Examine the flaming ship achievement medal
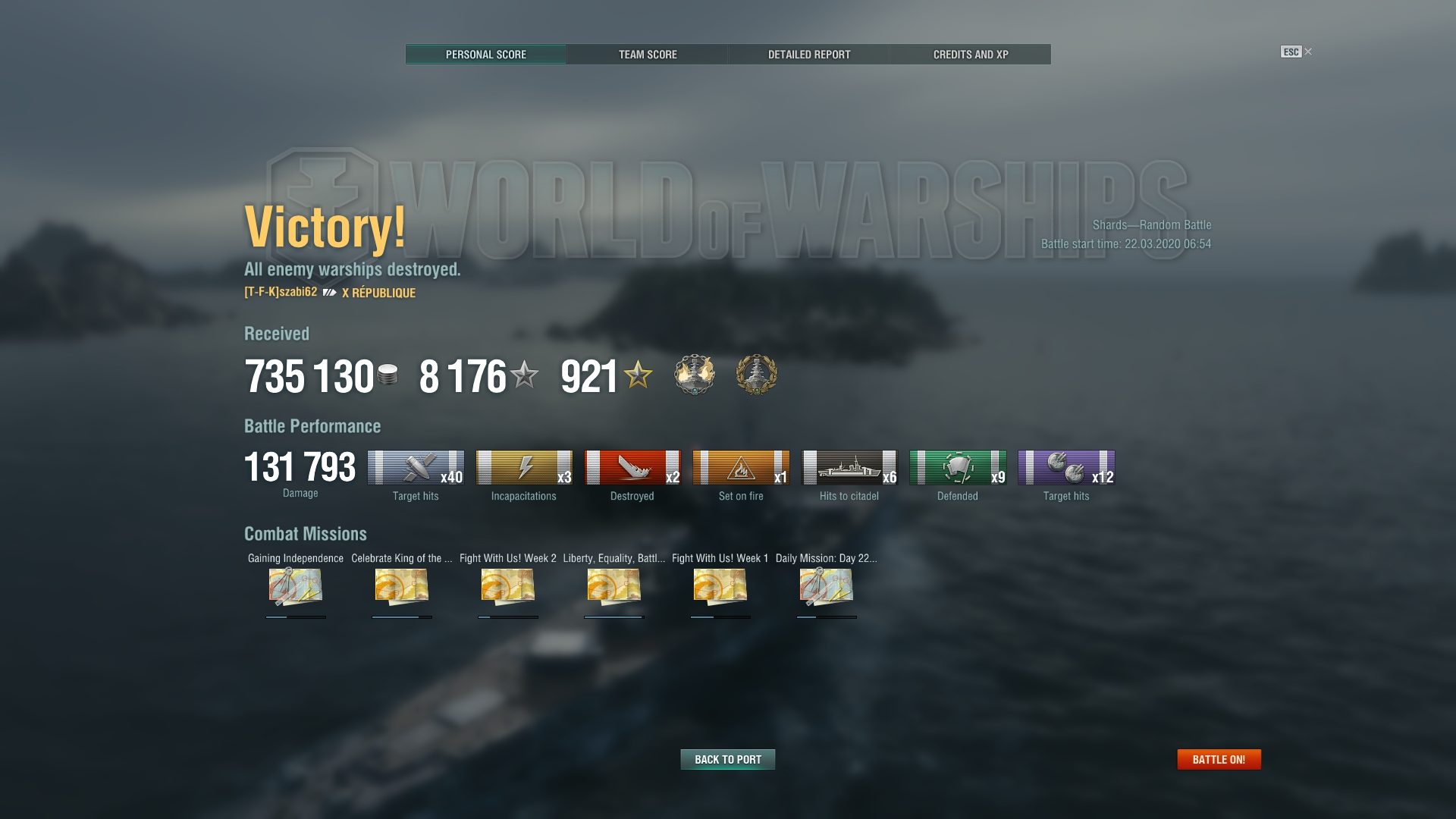 pos(694,375)
